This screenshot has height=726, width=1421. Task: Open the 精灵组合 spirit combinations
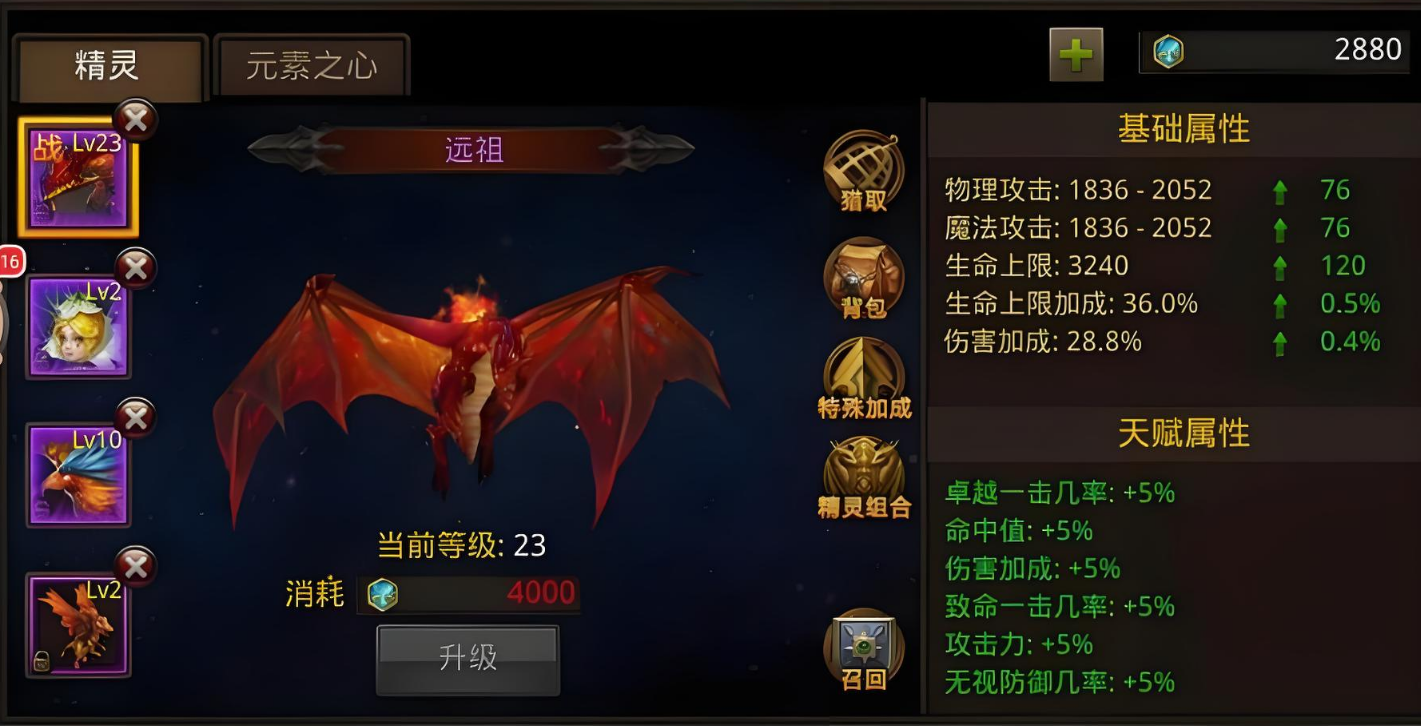pyautogui.click(x=864, y=478)
